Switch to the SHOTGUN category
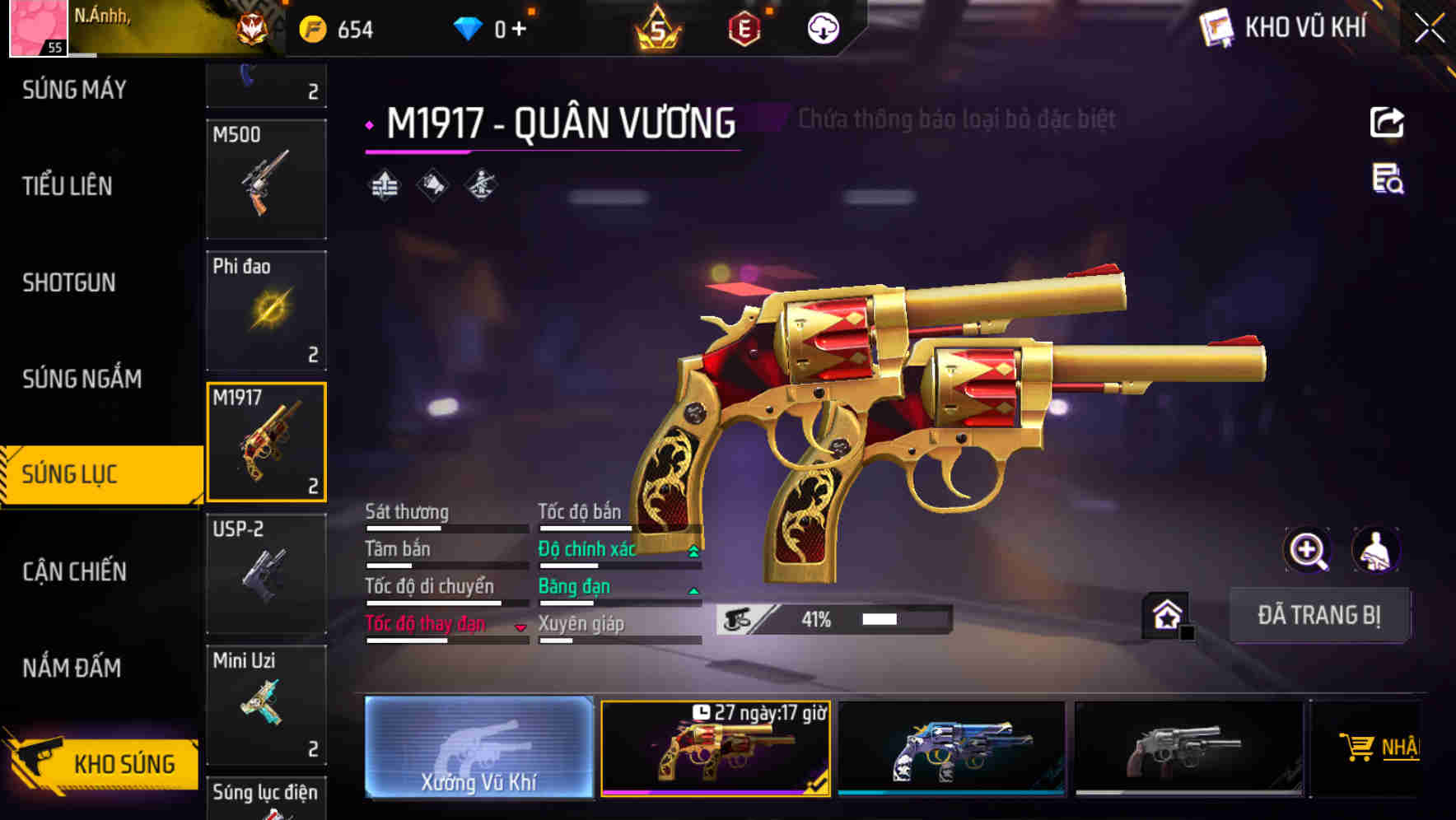 coord(69,282)
